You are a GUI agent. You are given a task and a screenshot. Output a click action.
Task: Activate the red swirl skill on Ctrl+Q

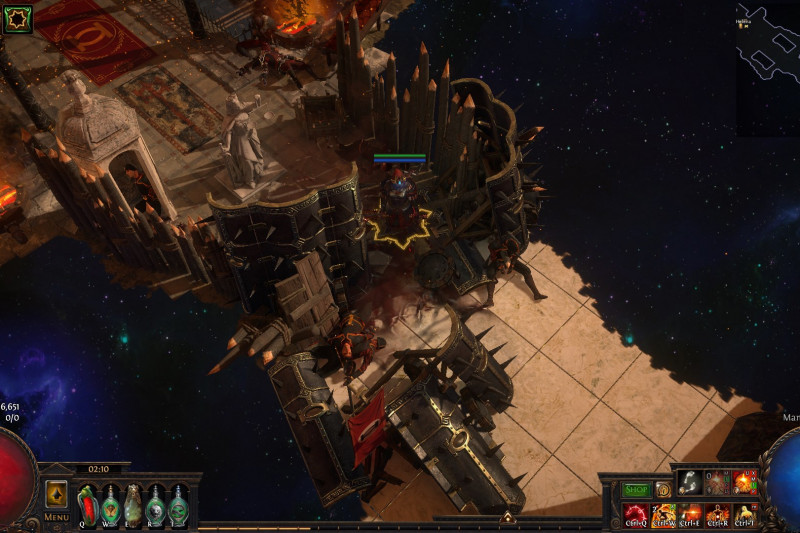point(636,514)
